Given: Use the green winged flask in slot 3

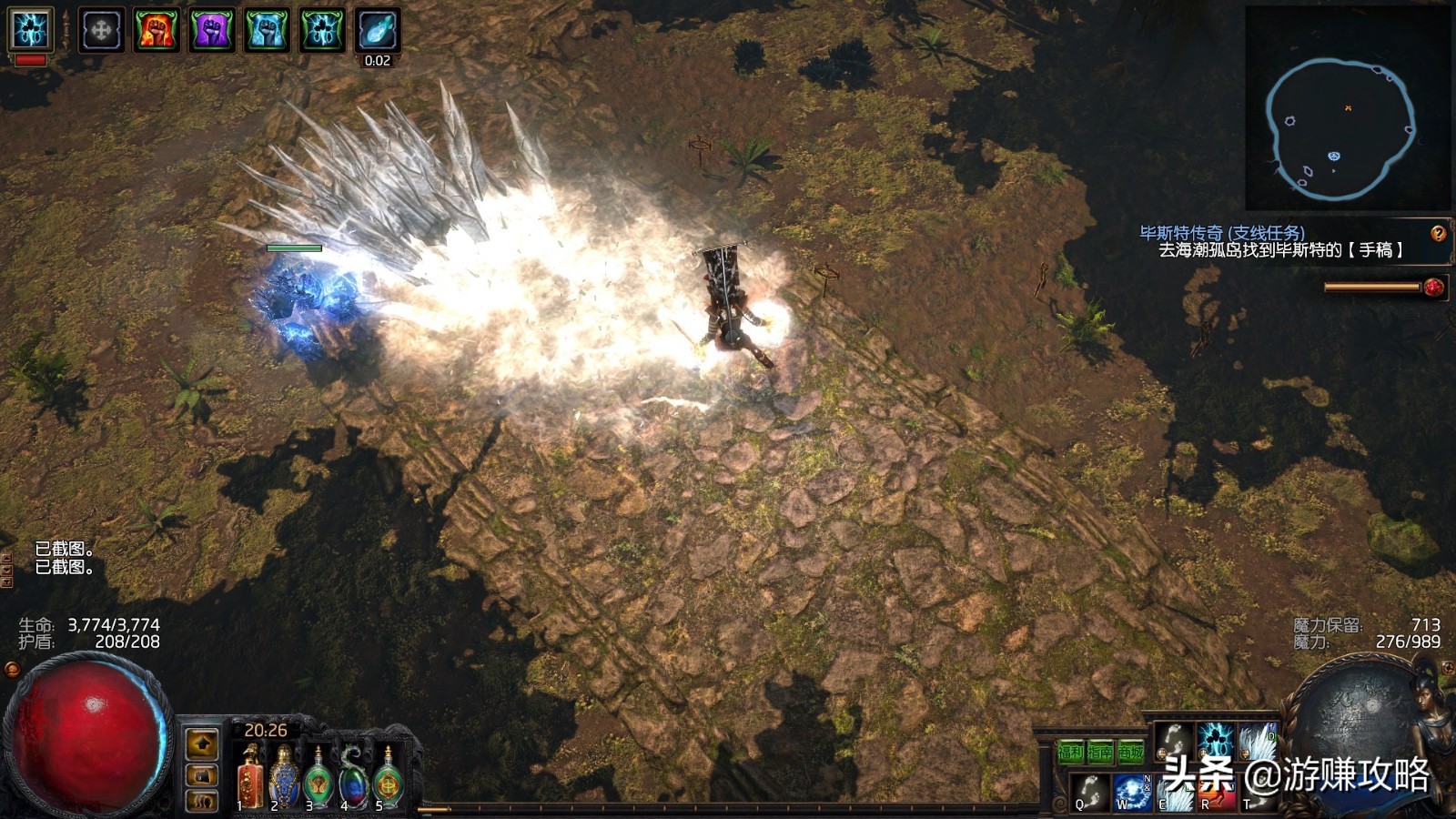Looking at the screenshot, I should pos(318,780).
